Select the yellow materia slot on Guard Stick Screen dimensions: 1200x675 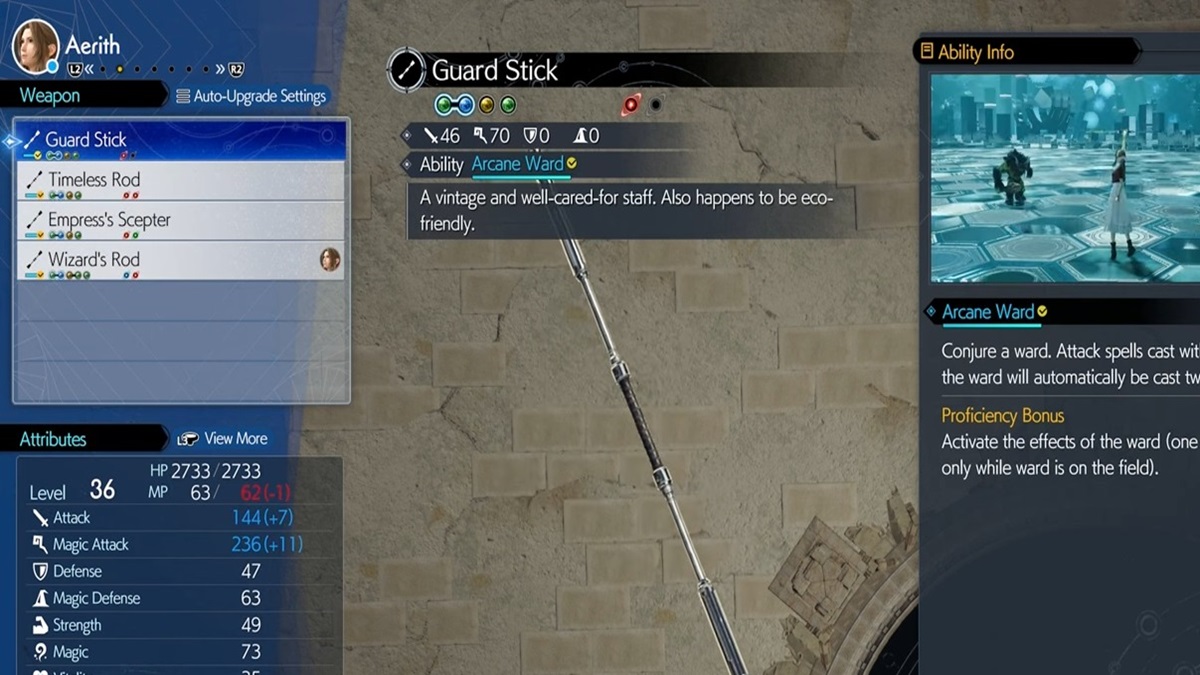pos(487,104)
